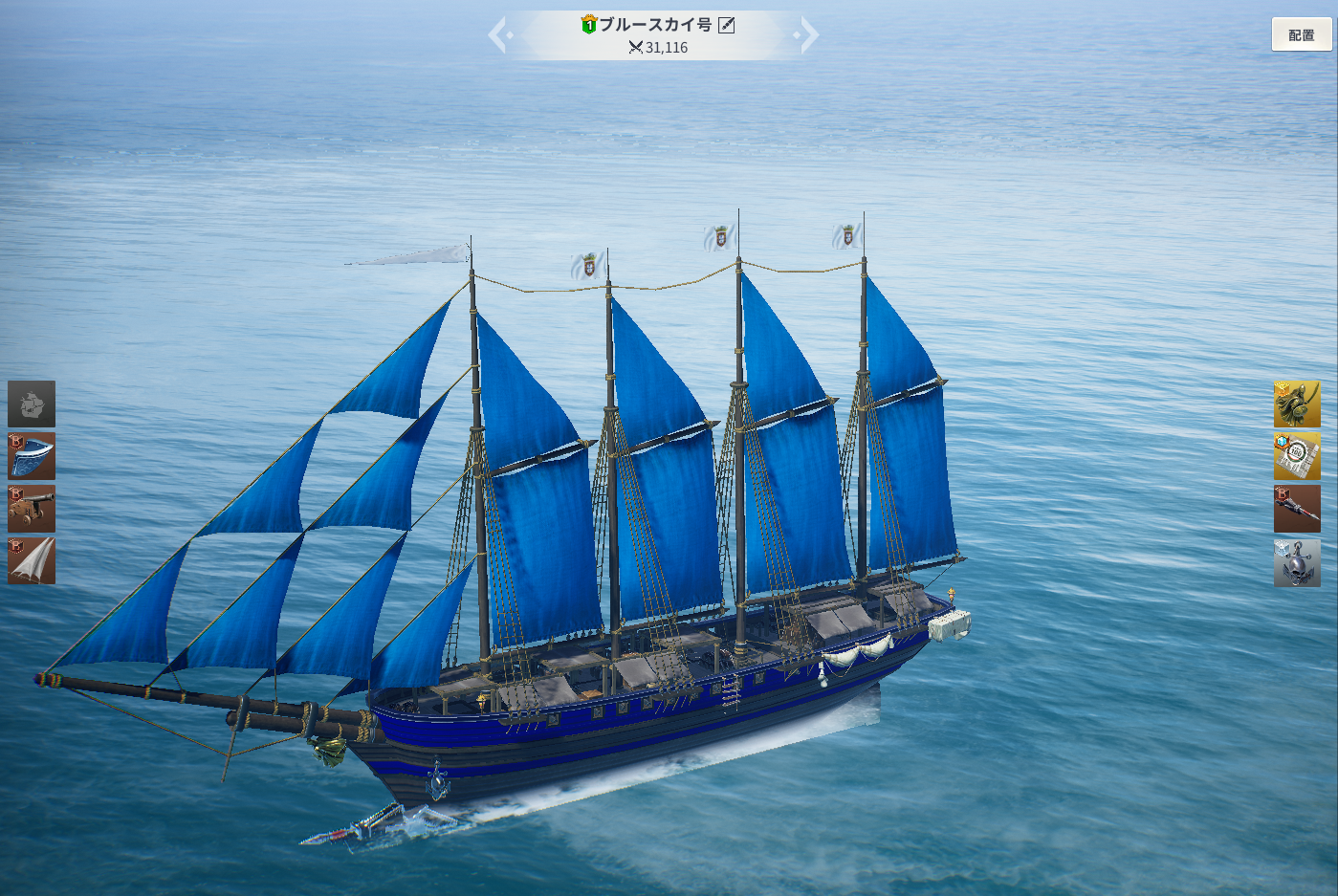Select the blue hull armor slot
The height and width of the screenshot is (896, 1338).
click(32, 455)
